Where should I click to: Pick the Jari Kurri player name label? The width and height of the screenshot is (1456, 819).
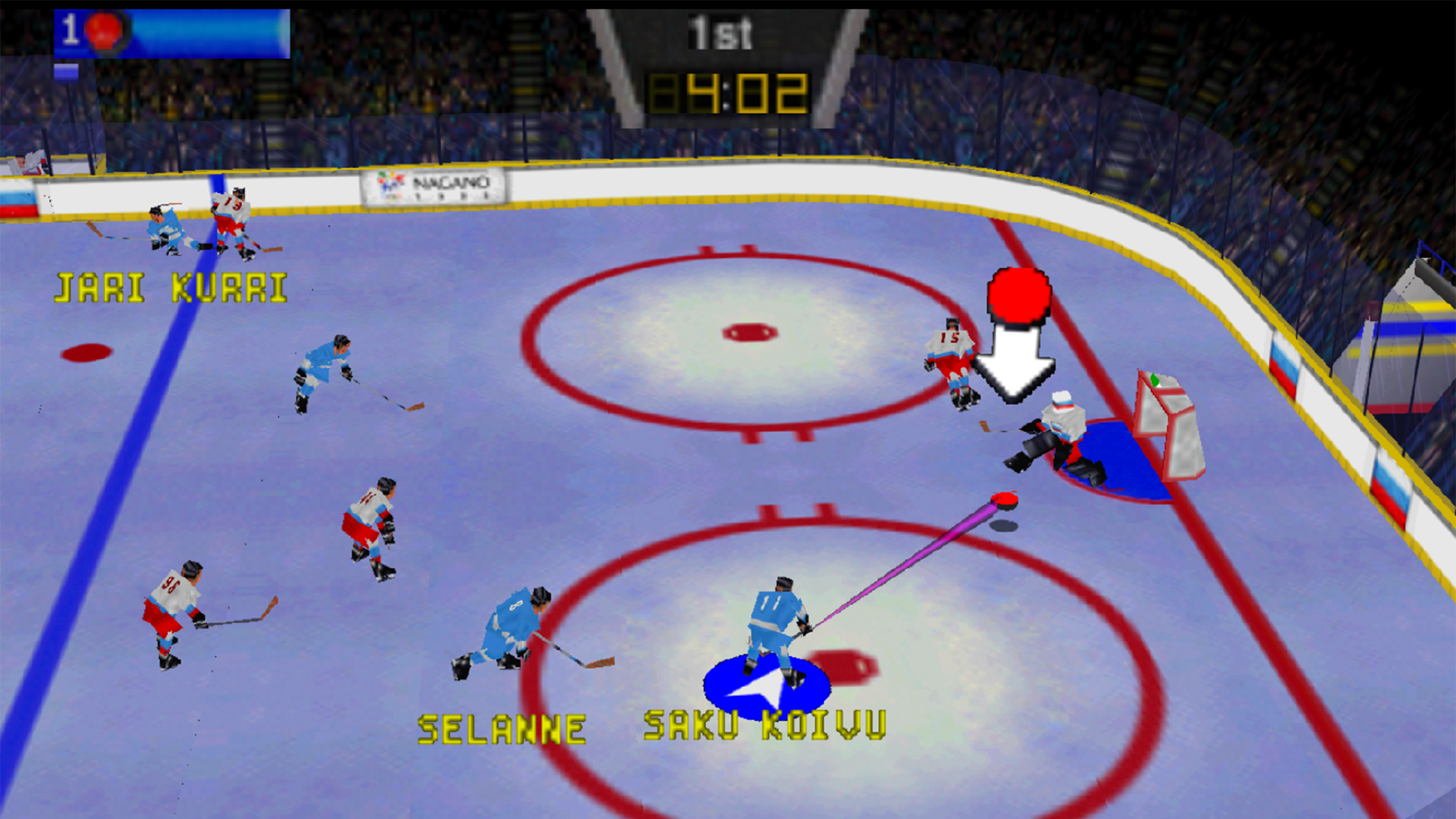[x=170, y=288]
